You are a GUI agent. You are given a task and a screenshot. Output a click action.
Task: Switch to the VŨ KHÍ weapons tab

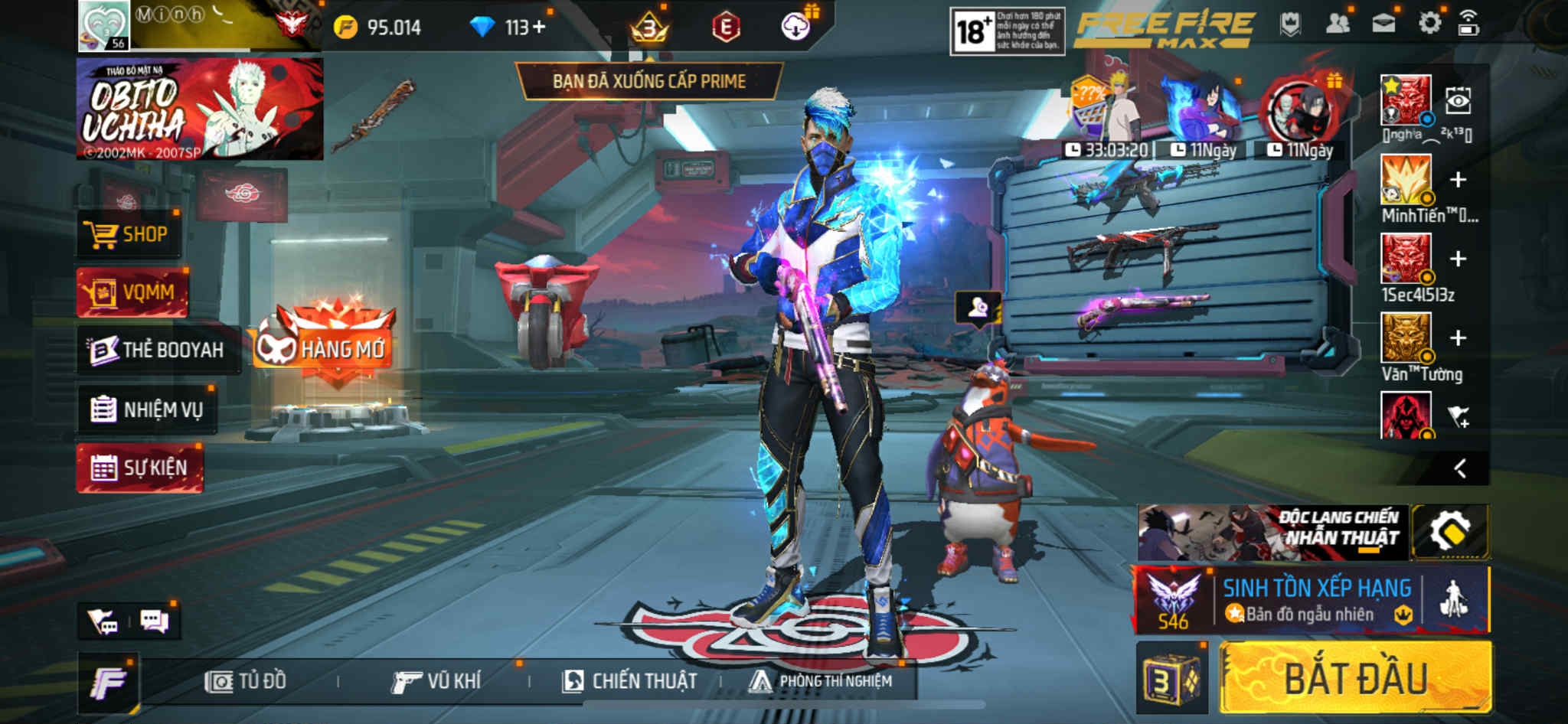coord(436,681)
